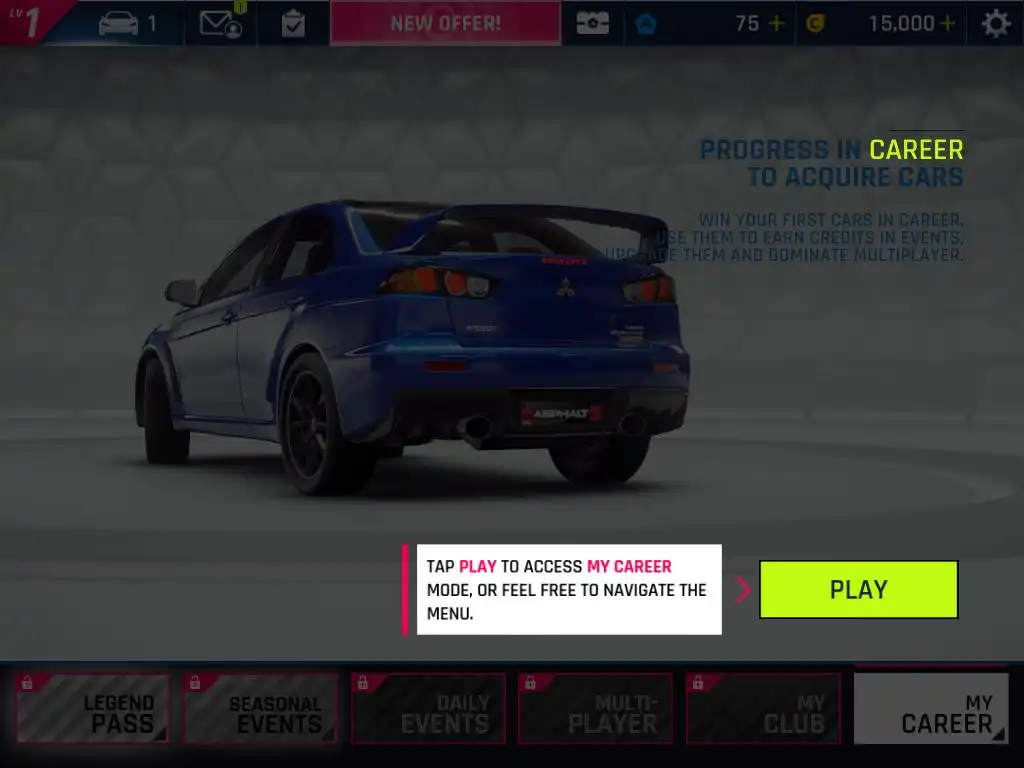Click the player level 1 badge
Screen dimensions: 1024x768
(x=30, y=22)
